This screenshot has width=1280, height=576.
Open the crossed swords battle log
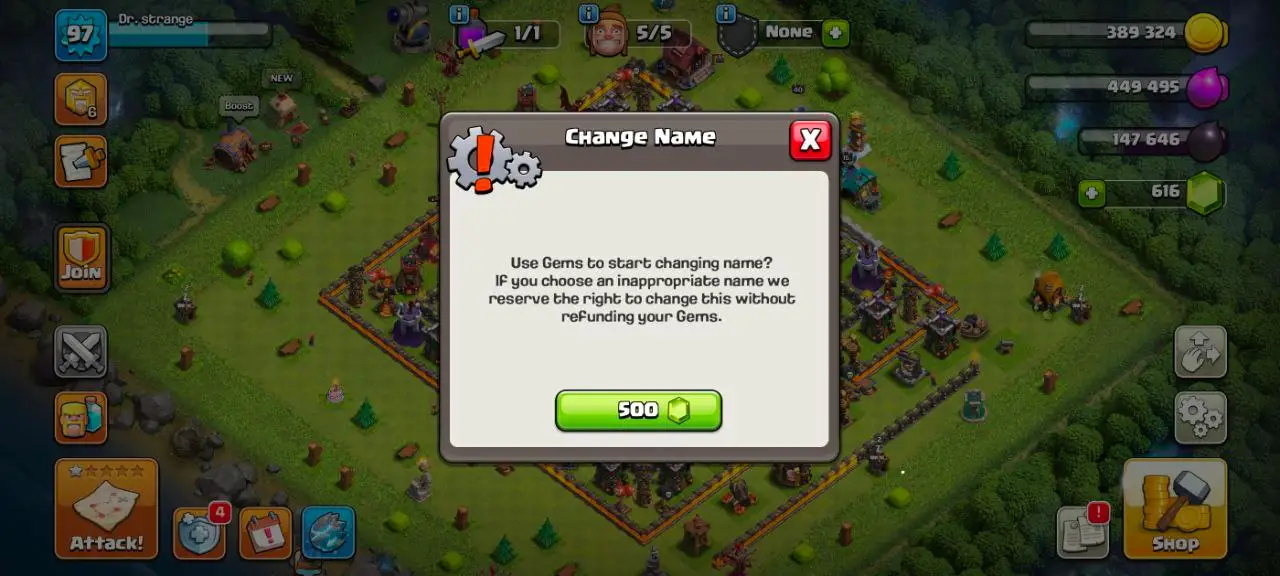80,351
